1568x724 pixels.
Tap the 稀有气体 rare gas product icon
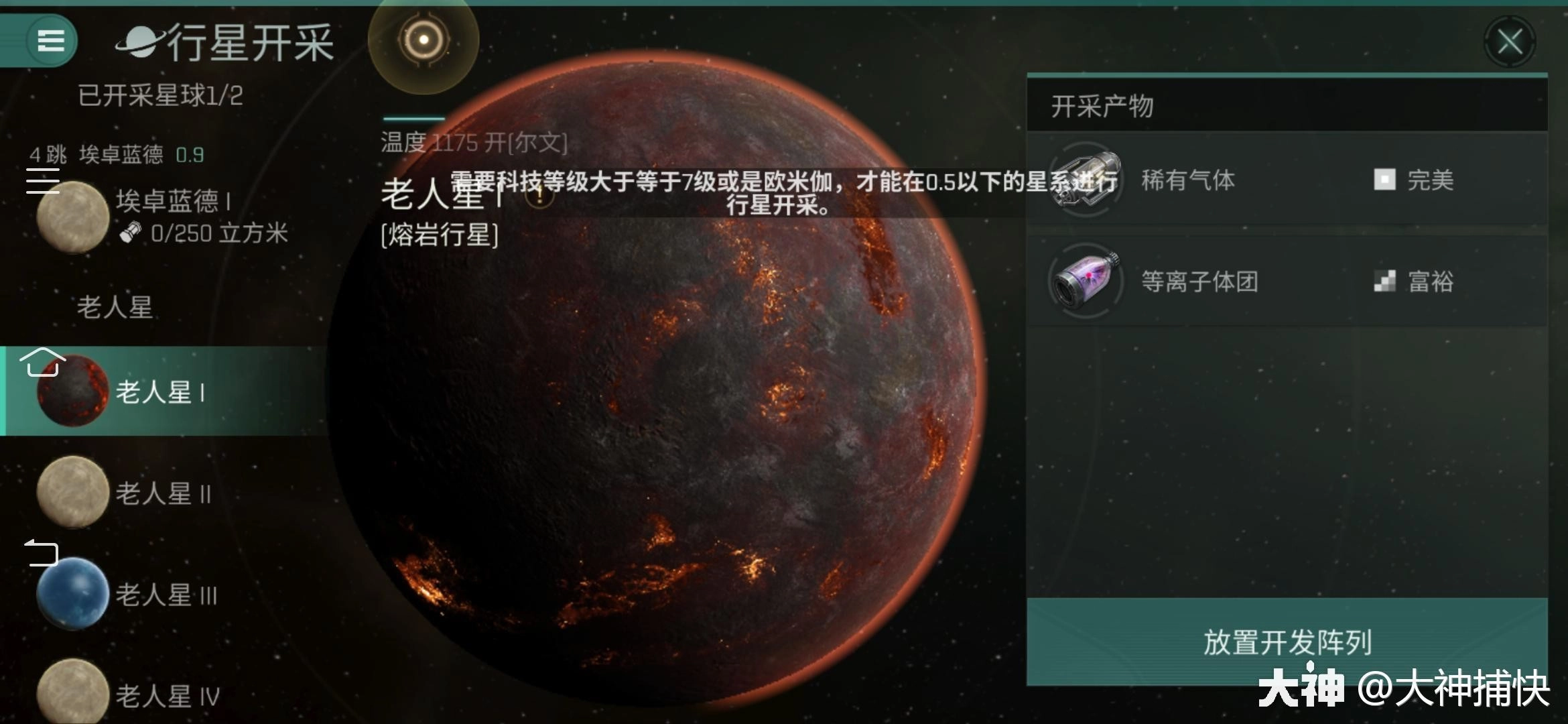click(x=1086, y=180)
